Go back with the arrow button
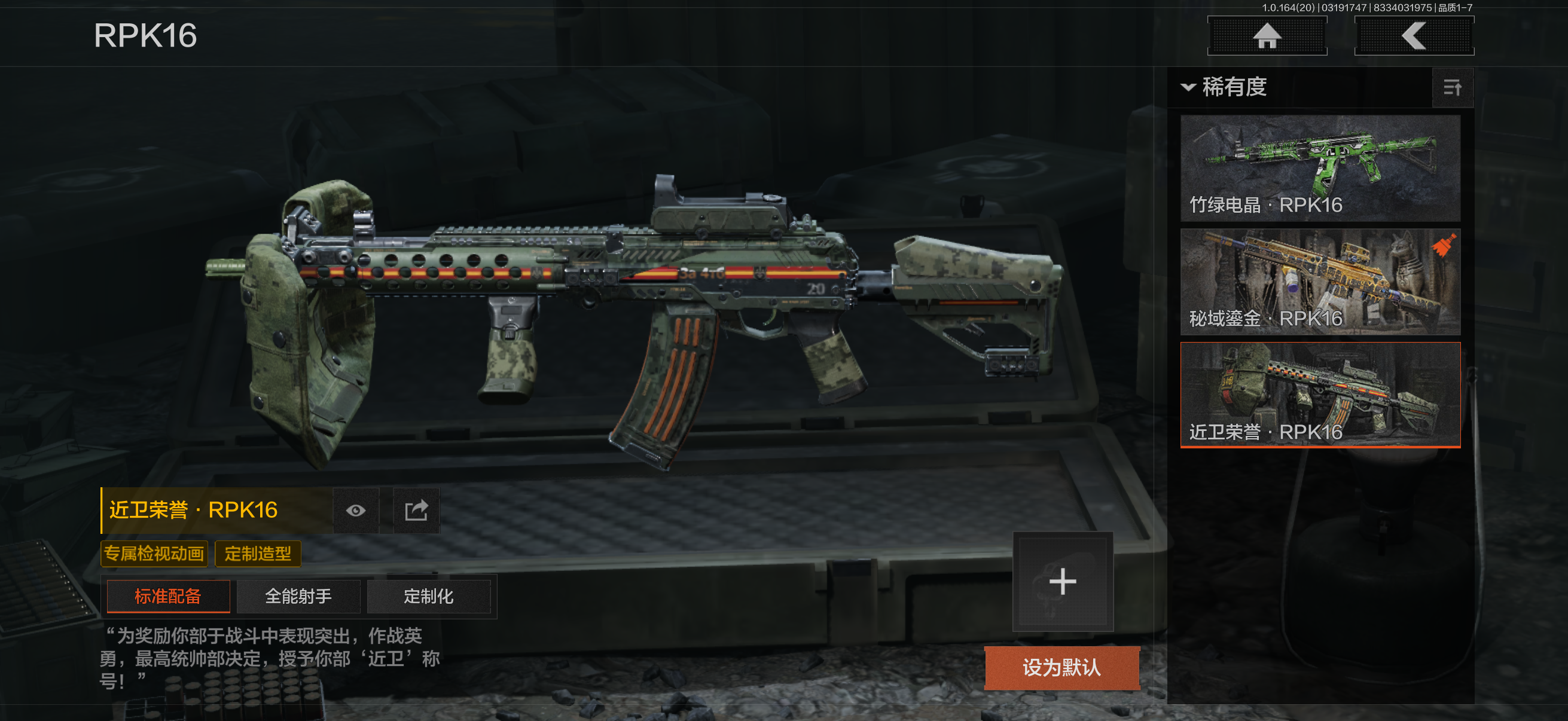 coord(1413,36)
